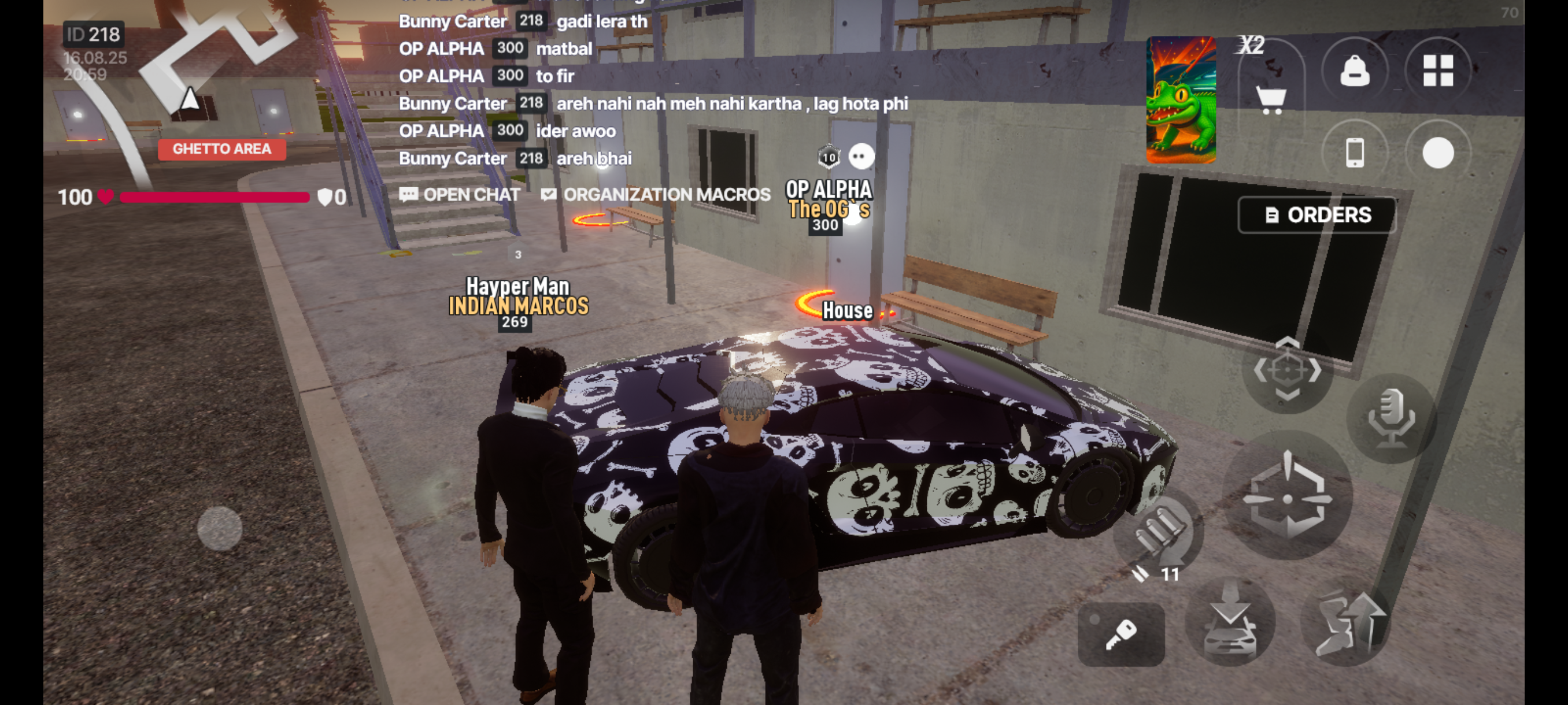
Task: Open the backpack inventory
Action: tap(1354, 71)
